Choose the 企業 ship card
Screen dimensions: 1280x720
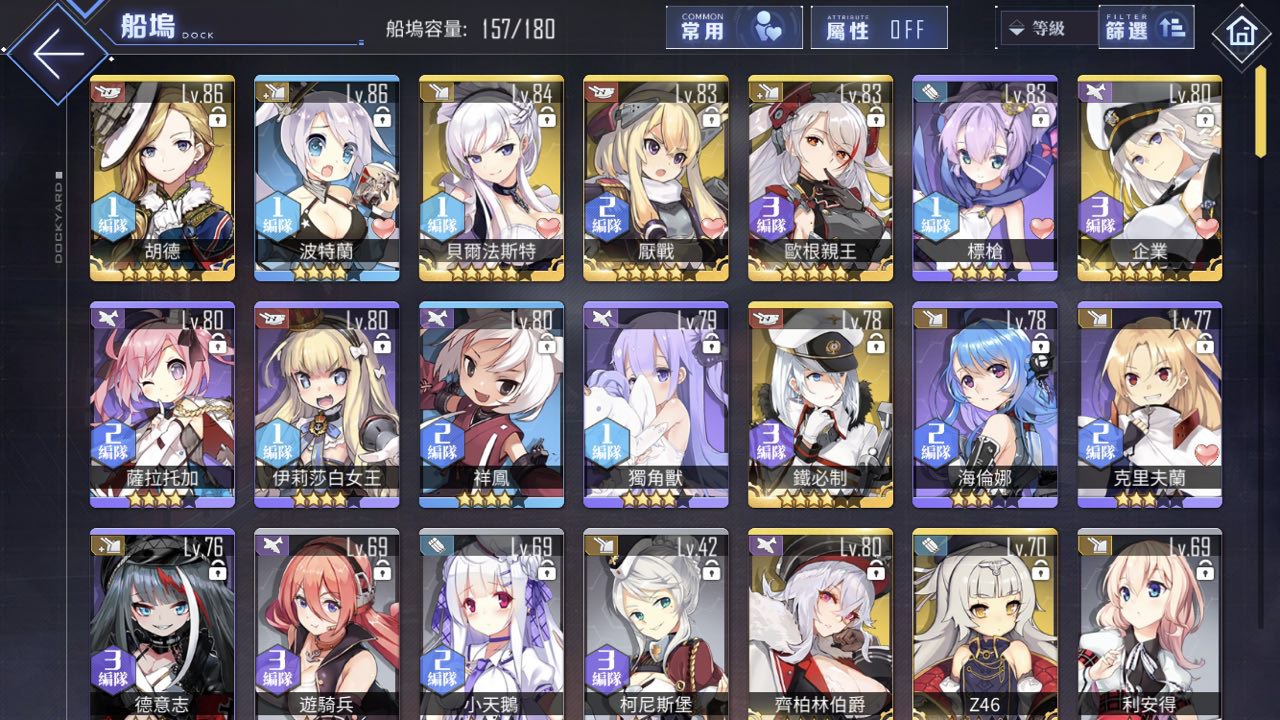pyautogui.click(x=1149, y=178)
